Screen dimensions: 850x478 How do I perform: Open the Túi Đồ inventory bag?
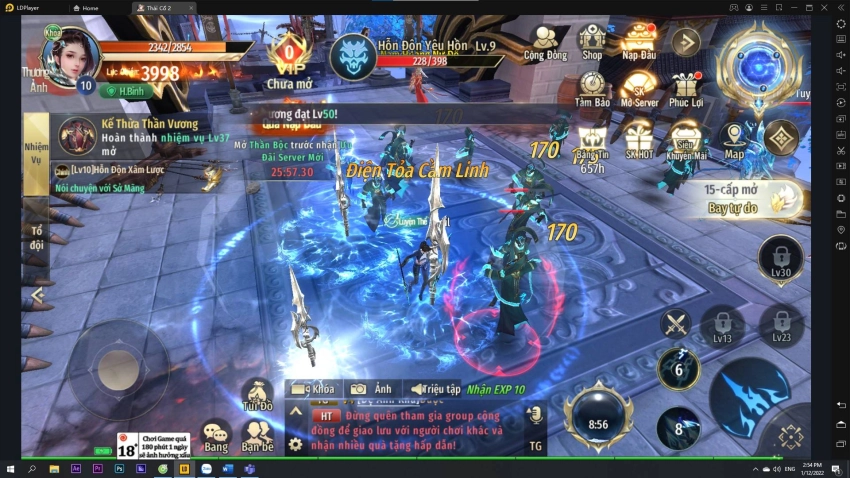(257, 394)
